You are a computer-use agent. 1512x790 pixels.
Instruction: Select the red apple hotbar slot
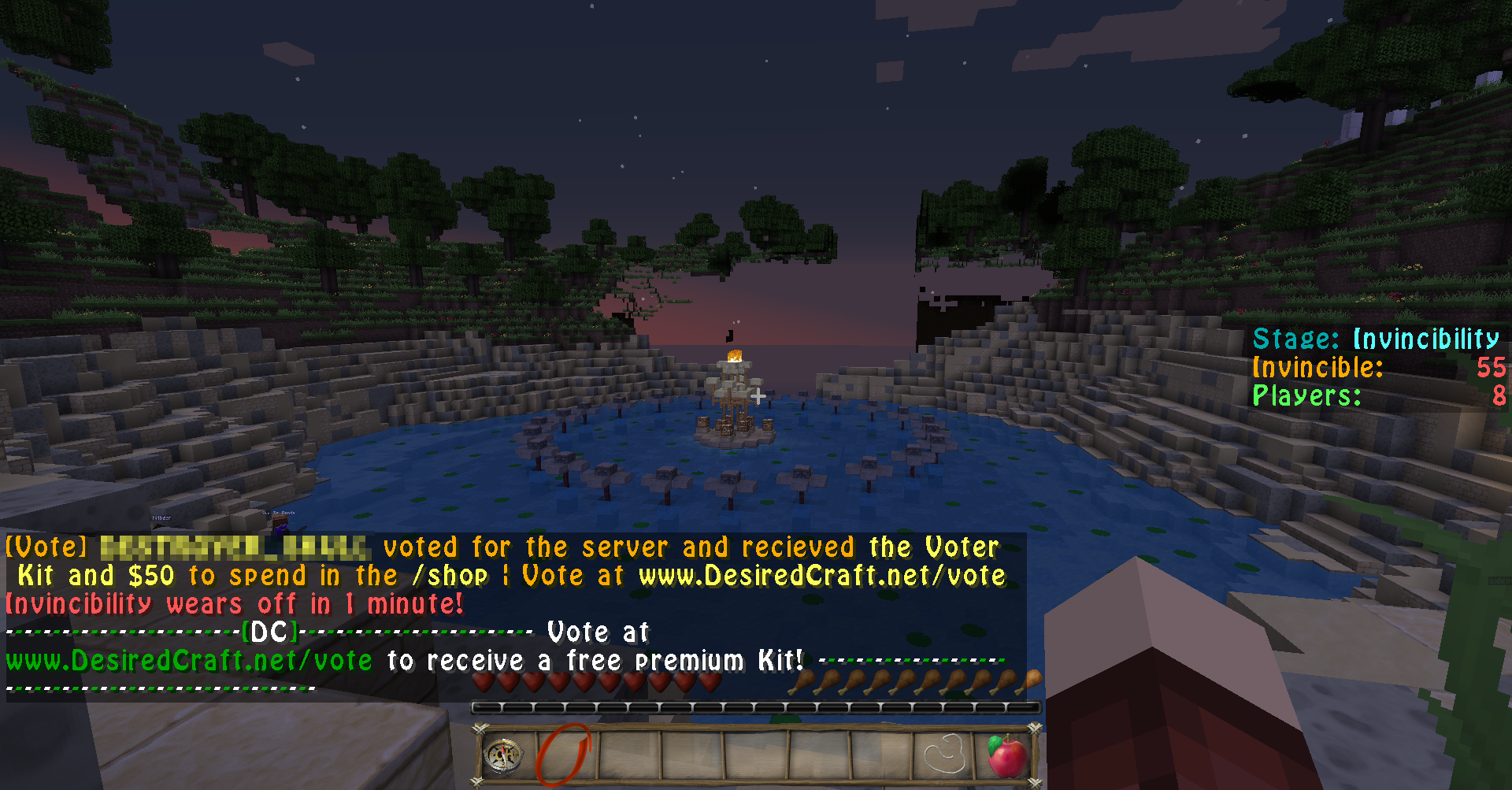pos(1006,756)
